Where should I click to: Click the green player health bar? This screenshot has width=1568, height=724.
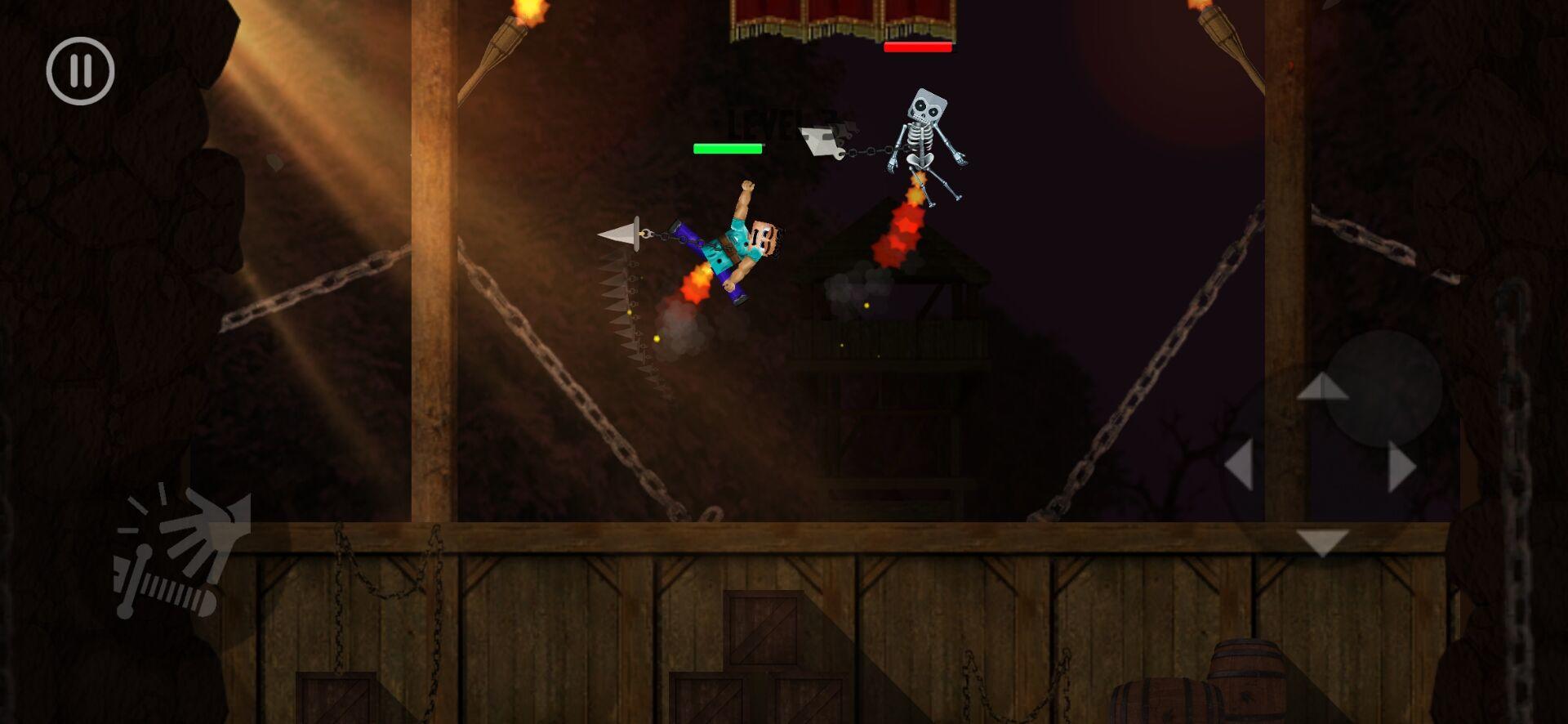[x=727, y=149]
